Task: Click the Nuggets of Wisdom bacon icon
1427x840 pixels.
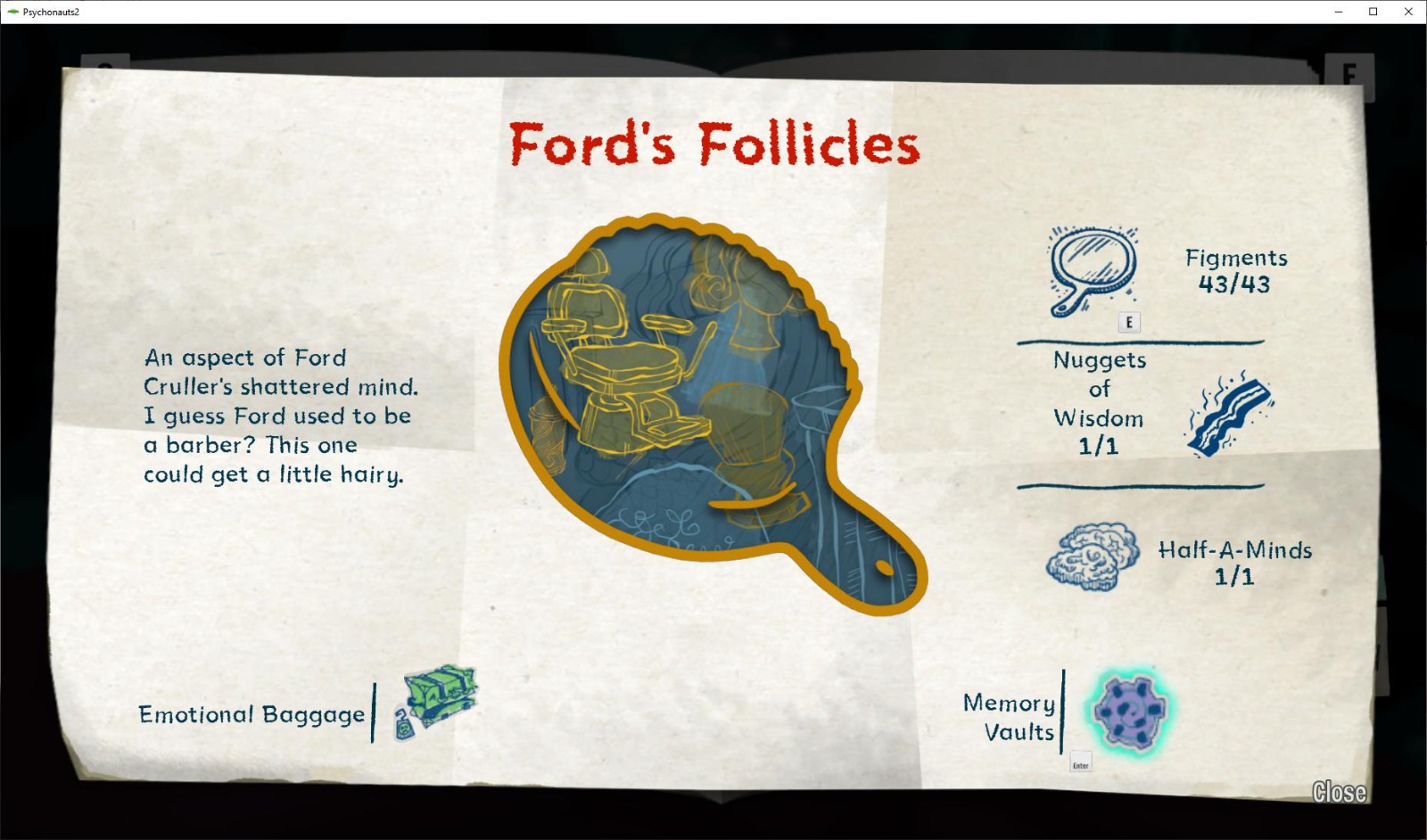Action: coord(1229,415)
